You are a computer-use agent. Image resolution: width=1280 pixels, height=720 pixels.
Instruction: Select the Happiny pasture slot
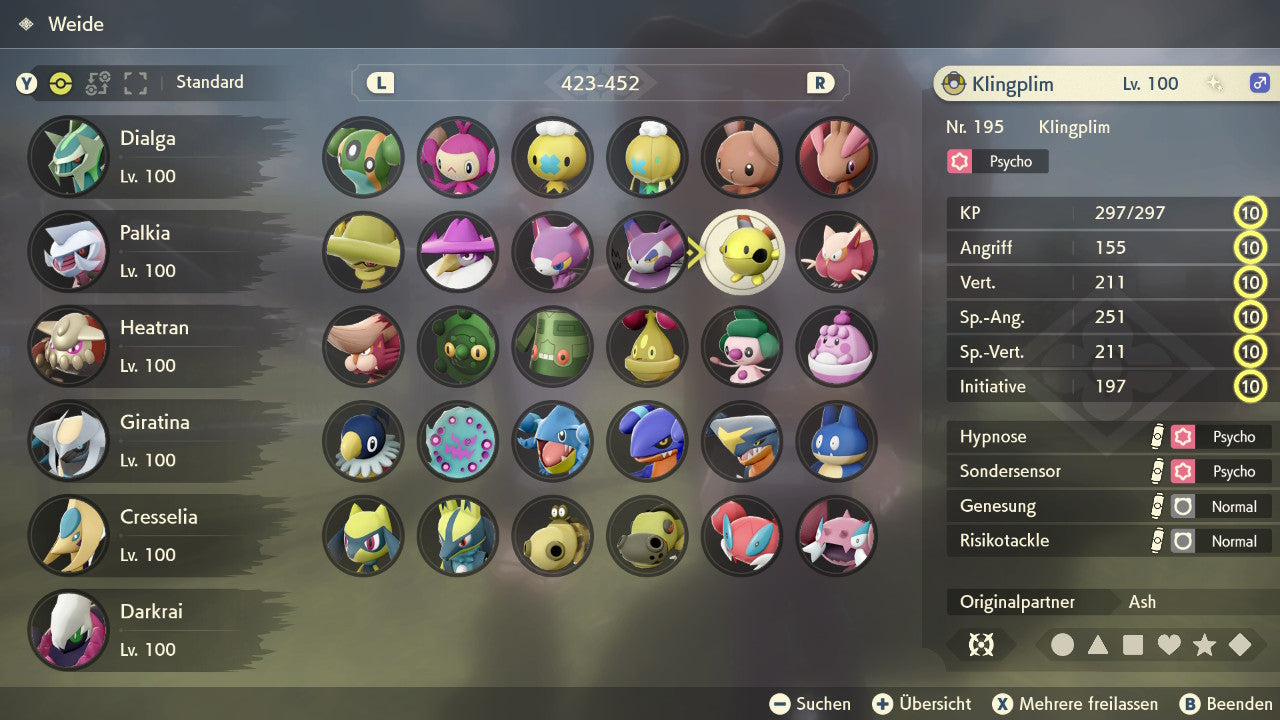[836, 347]
